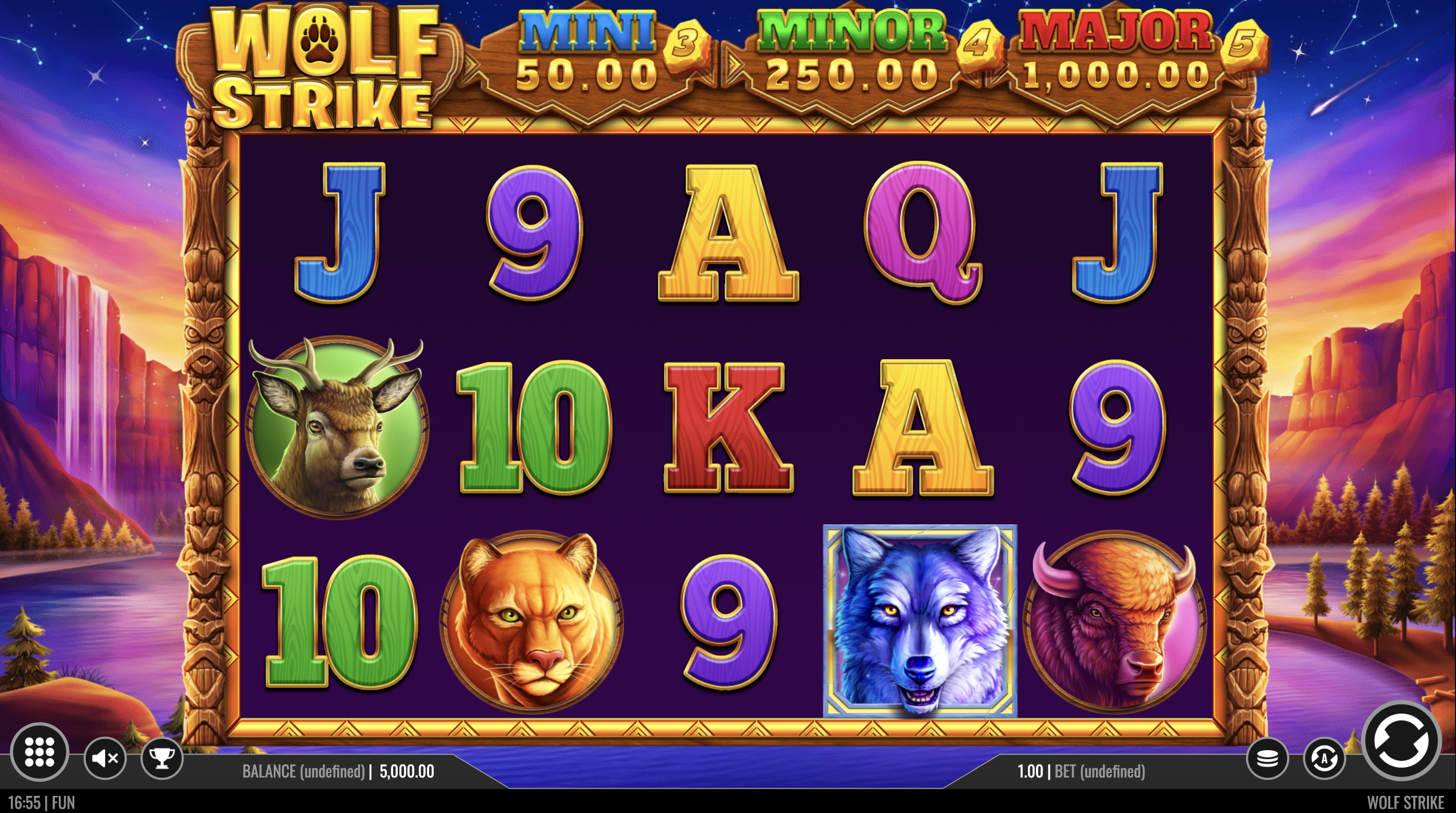The image size is (1456, 813).
Task: Toggle the muted speaker sound button
Action: [x=105, y=759]
